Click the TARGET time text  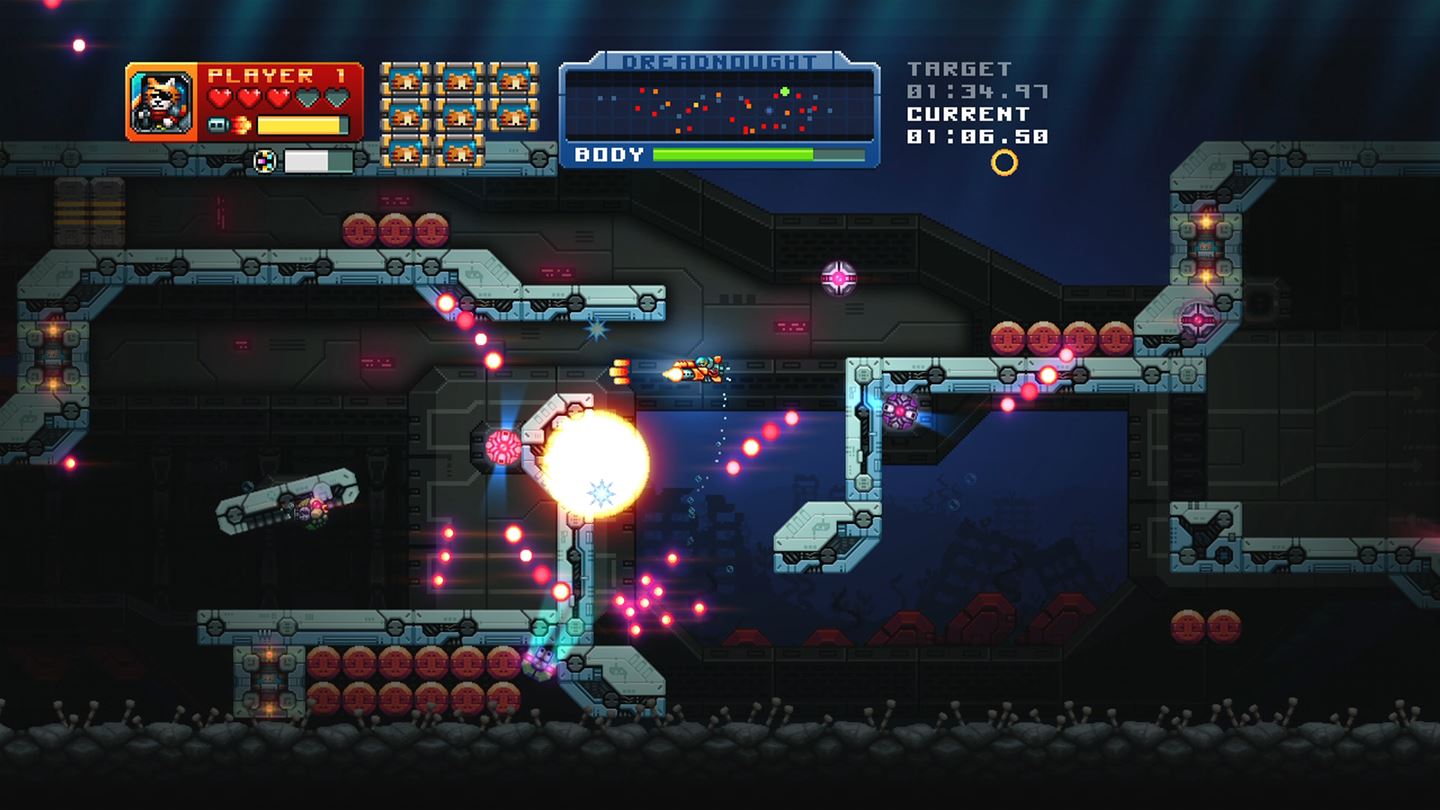click(x=957, y=67)
